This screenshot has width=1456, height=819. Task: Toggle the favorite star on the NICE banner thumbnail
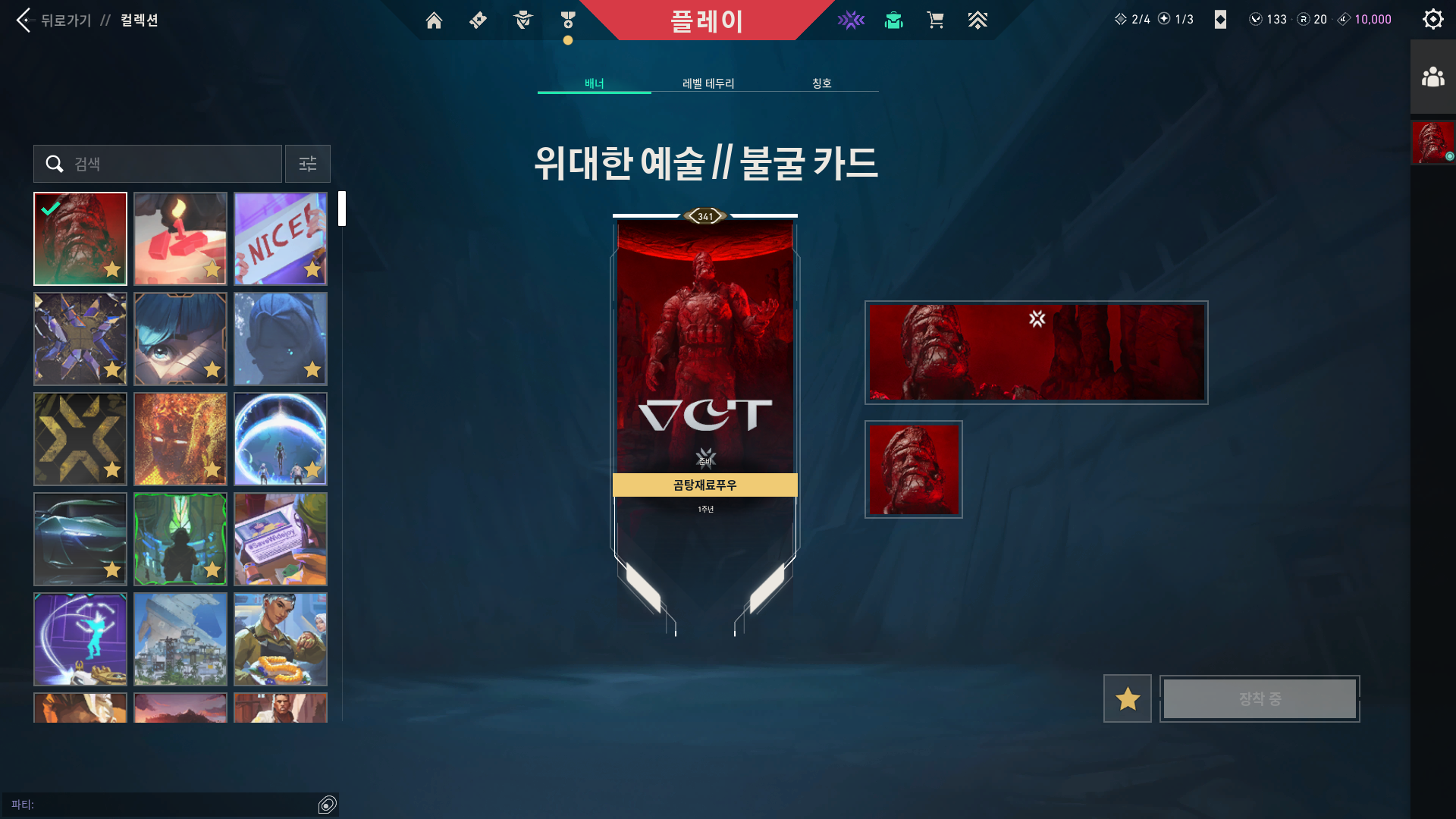[312, 270]
